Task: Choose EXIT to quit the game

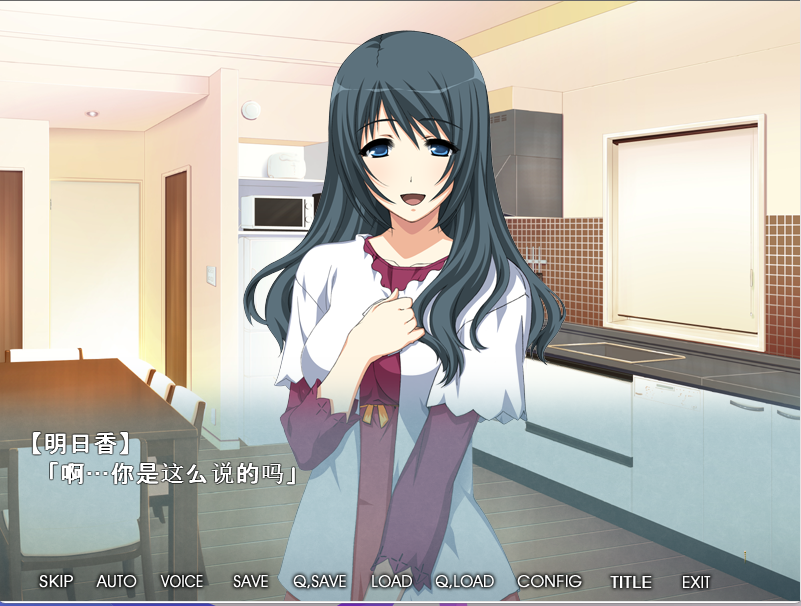Action: 696,581
